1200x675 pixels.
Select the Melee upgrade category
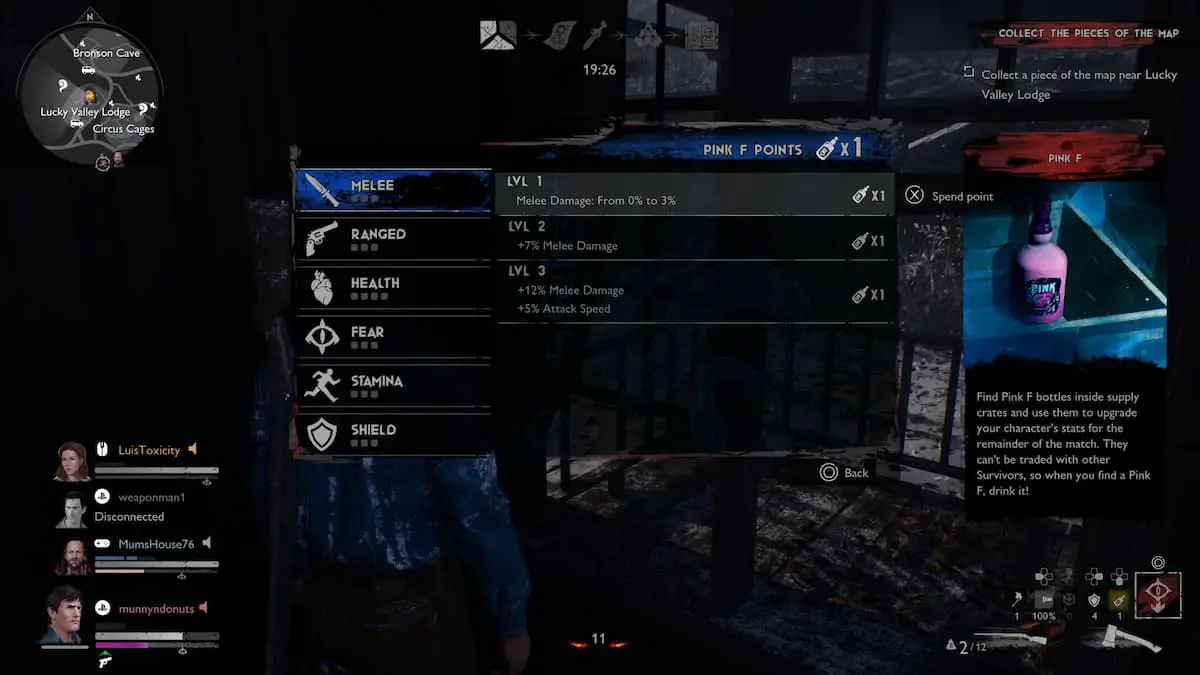click(392, 190)
